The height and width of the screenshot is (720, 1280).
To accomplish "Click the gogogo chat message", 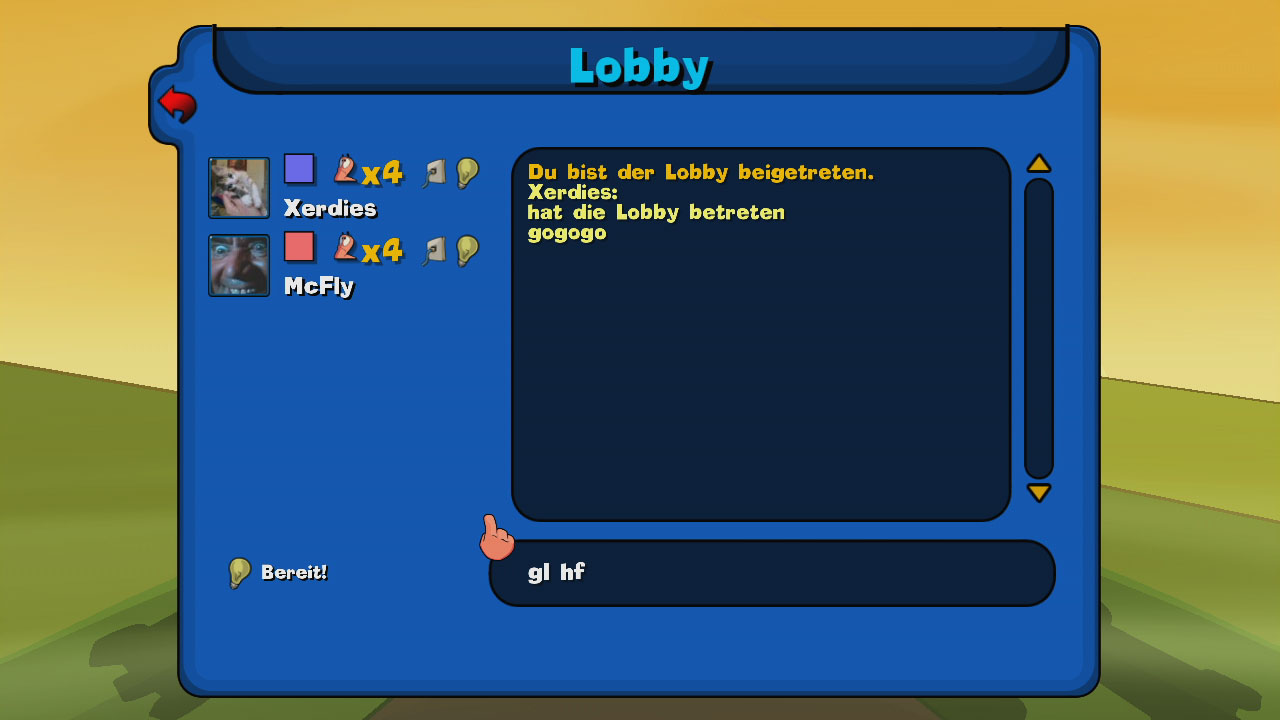I will (x=566, y=232).
